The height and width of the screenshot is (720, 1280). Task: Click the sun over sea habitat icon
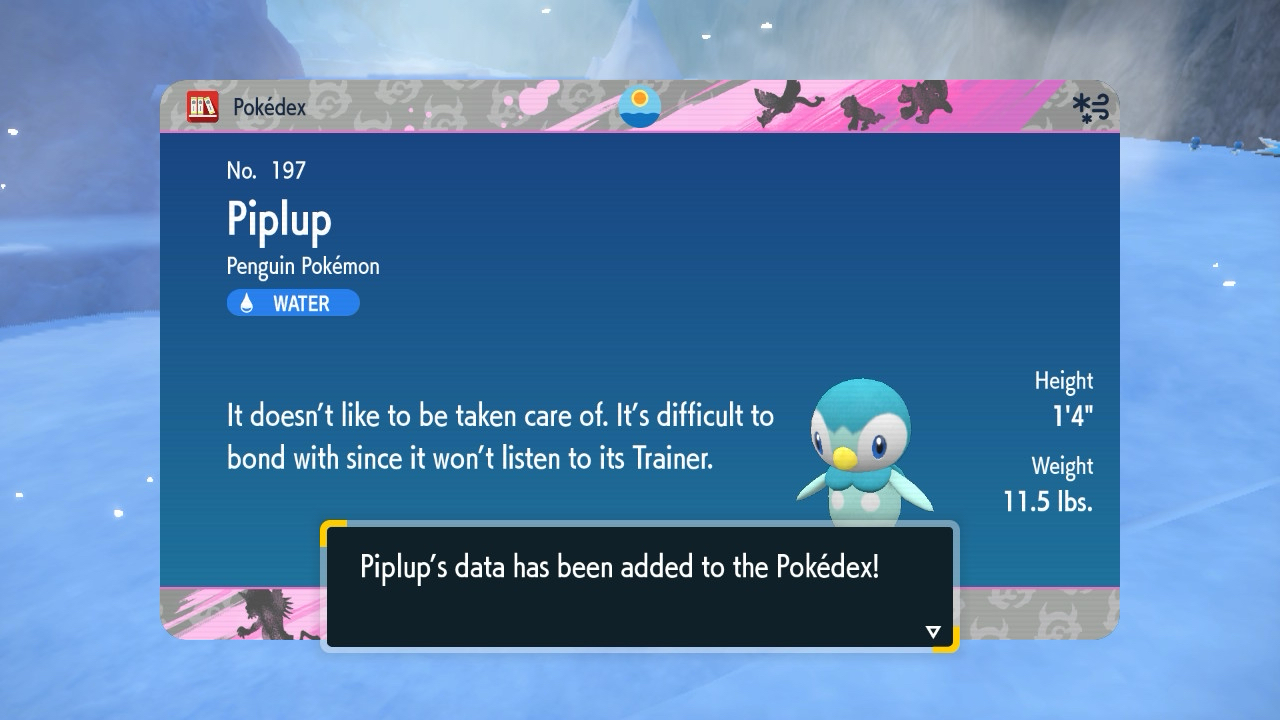(x=640, y=107)
